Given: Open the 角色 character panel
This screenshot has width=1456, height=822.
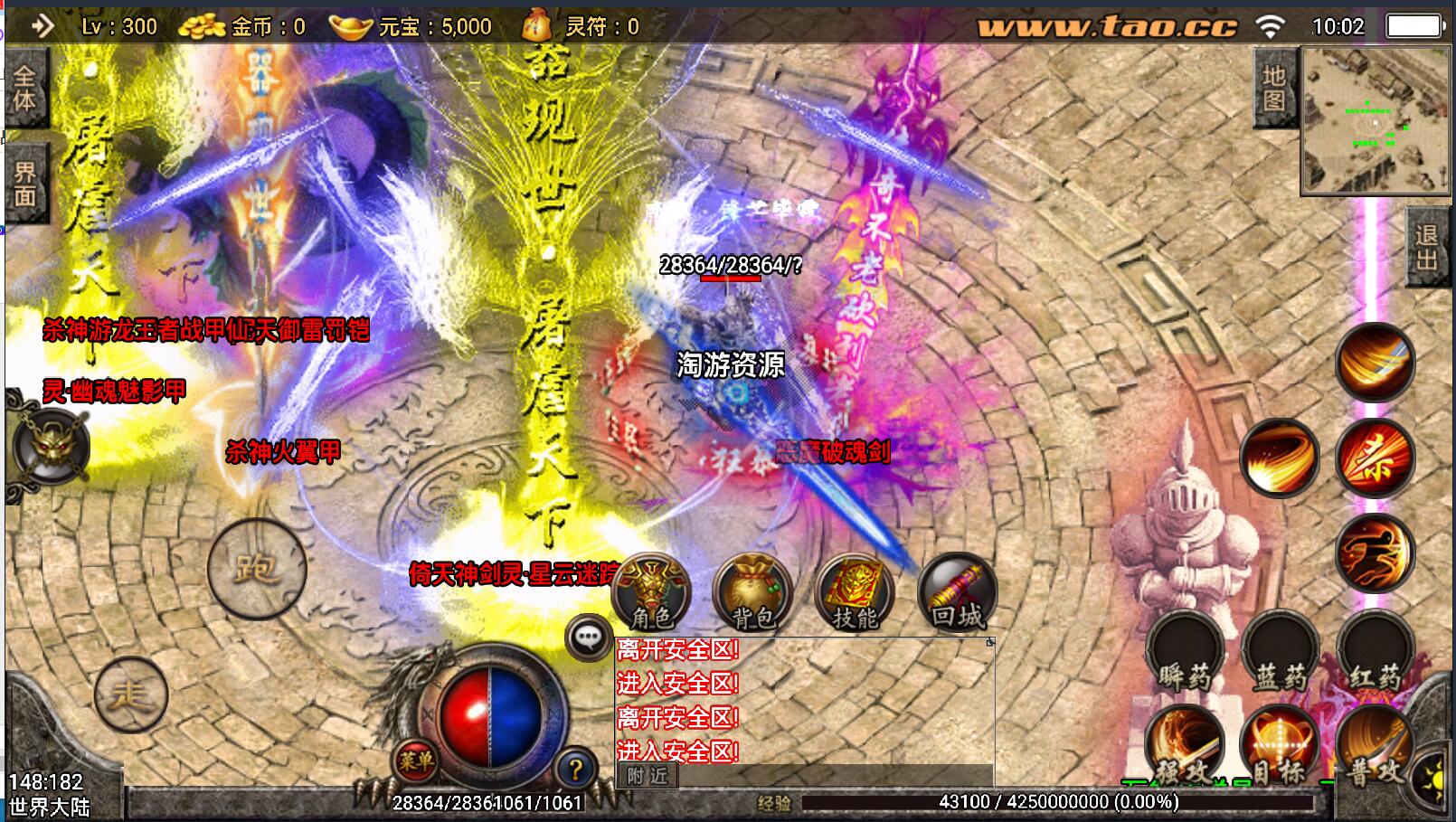Looking at the screenshot, I should [651, 593].
